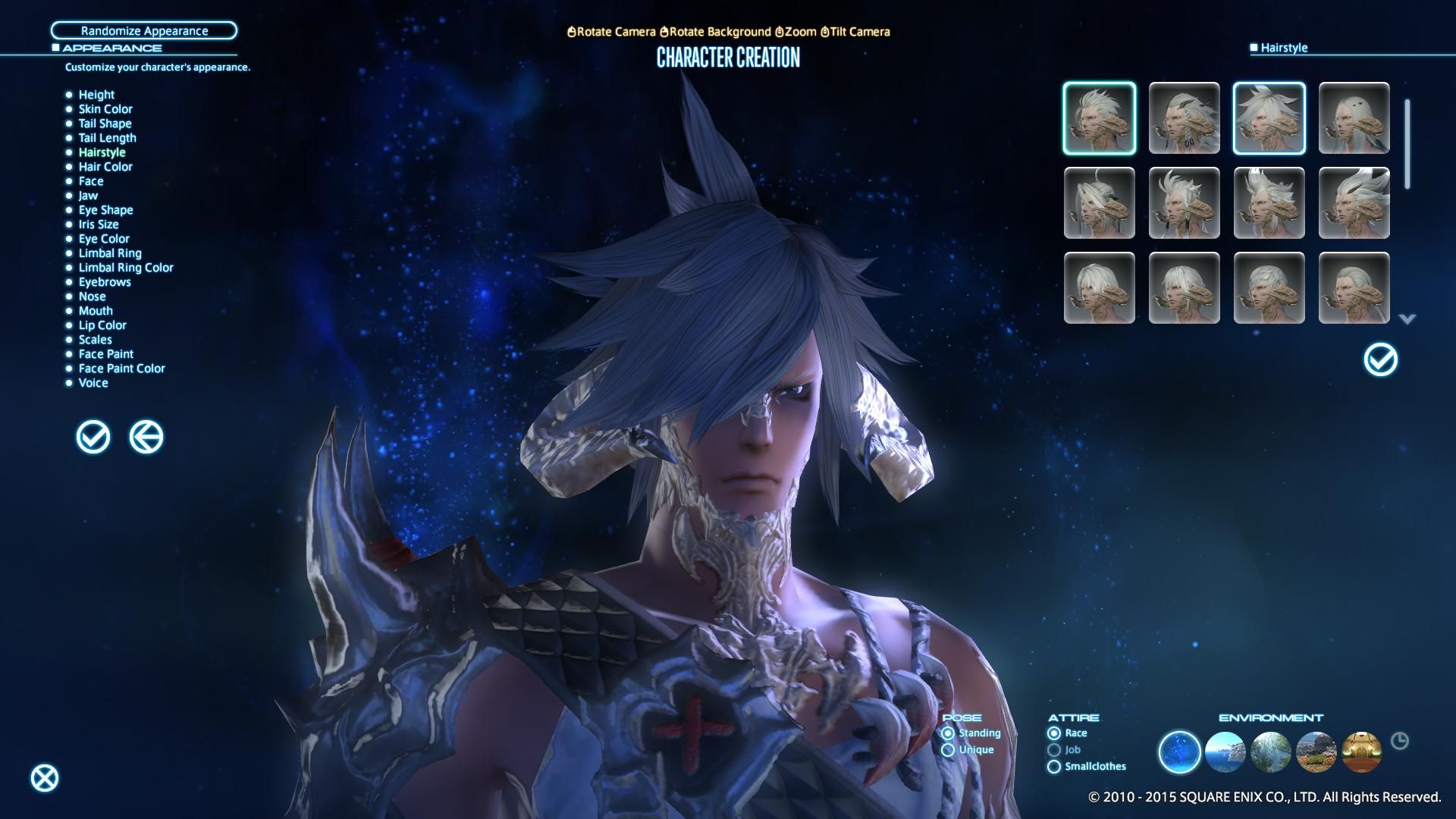Click the Randomize Appearance button
The height and width of the screenshot is (819, 1456).
coord(144,30)
